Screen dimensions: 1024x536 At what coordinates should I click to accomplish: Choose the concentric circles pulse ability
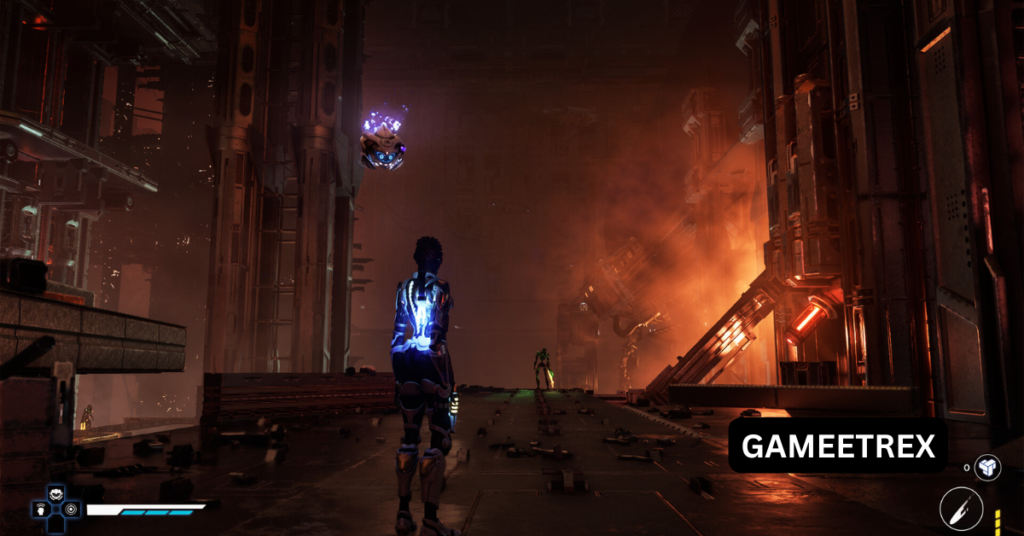pos(70,509)
